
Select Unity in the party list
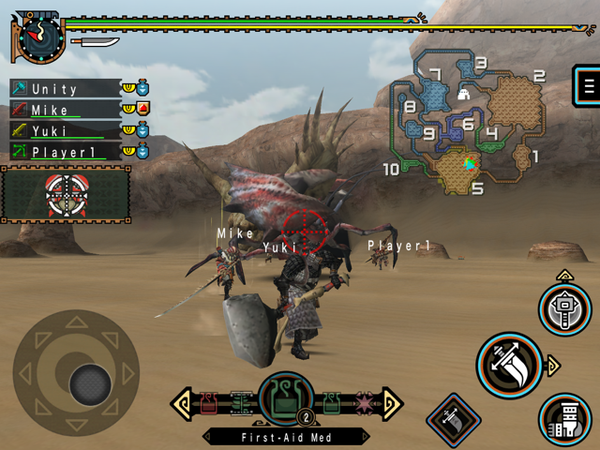(x=65, y=88)
